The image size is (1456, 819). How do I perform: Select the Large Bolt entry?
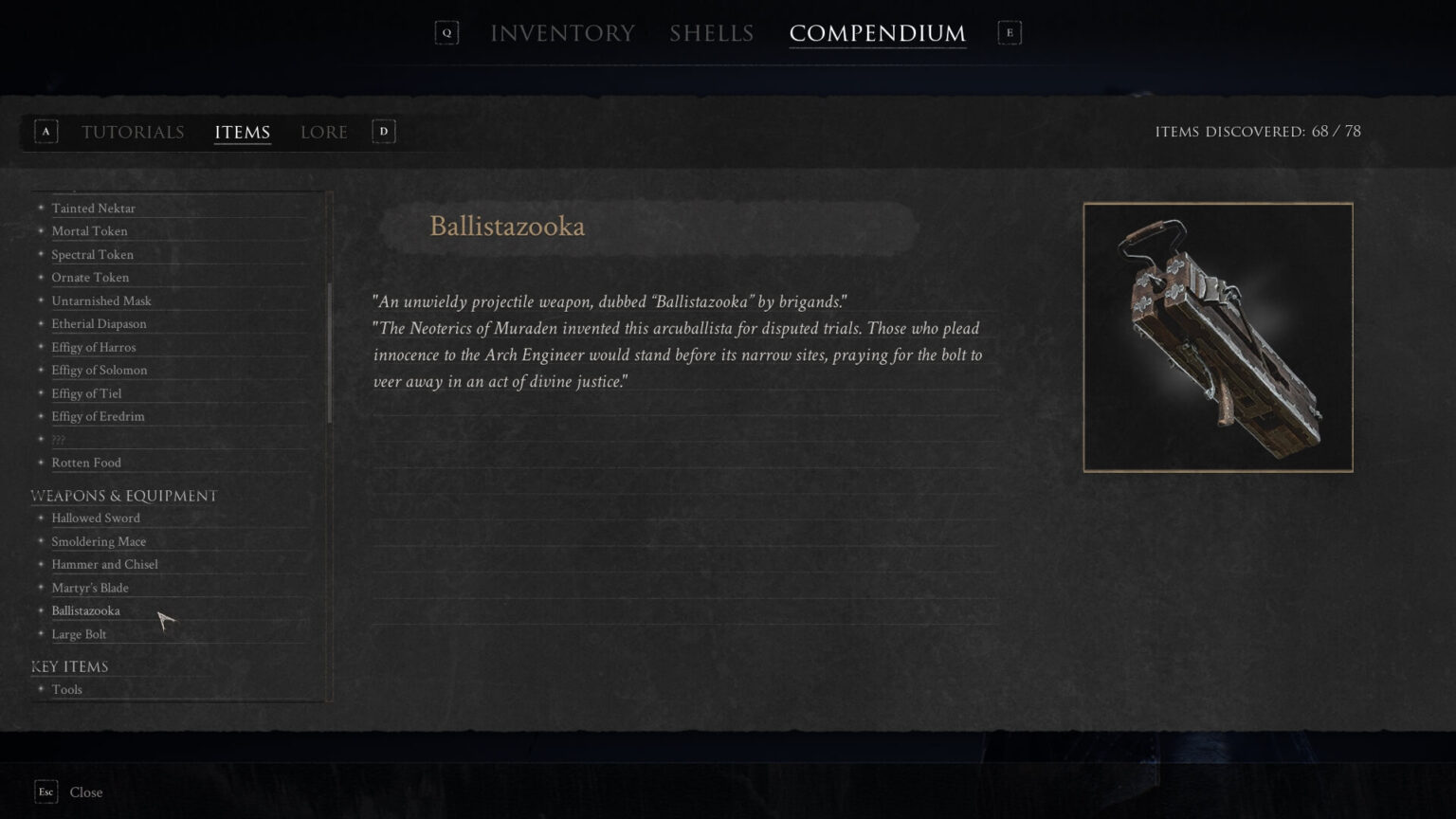click(79, 635)
